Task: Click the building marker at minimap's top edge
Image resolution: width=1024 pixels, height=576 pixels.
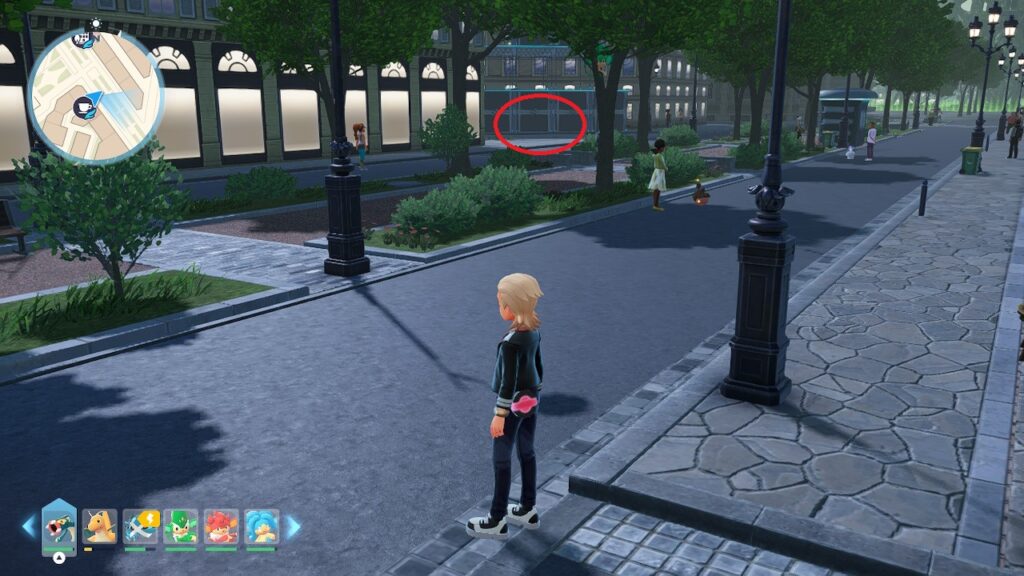Action: 85,40
